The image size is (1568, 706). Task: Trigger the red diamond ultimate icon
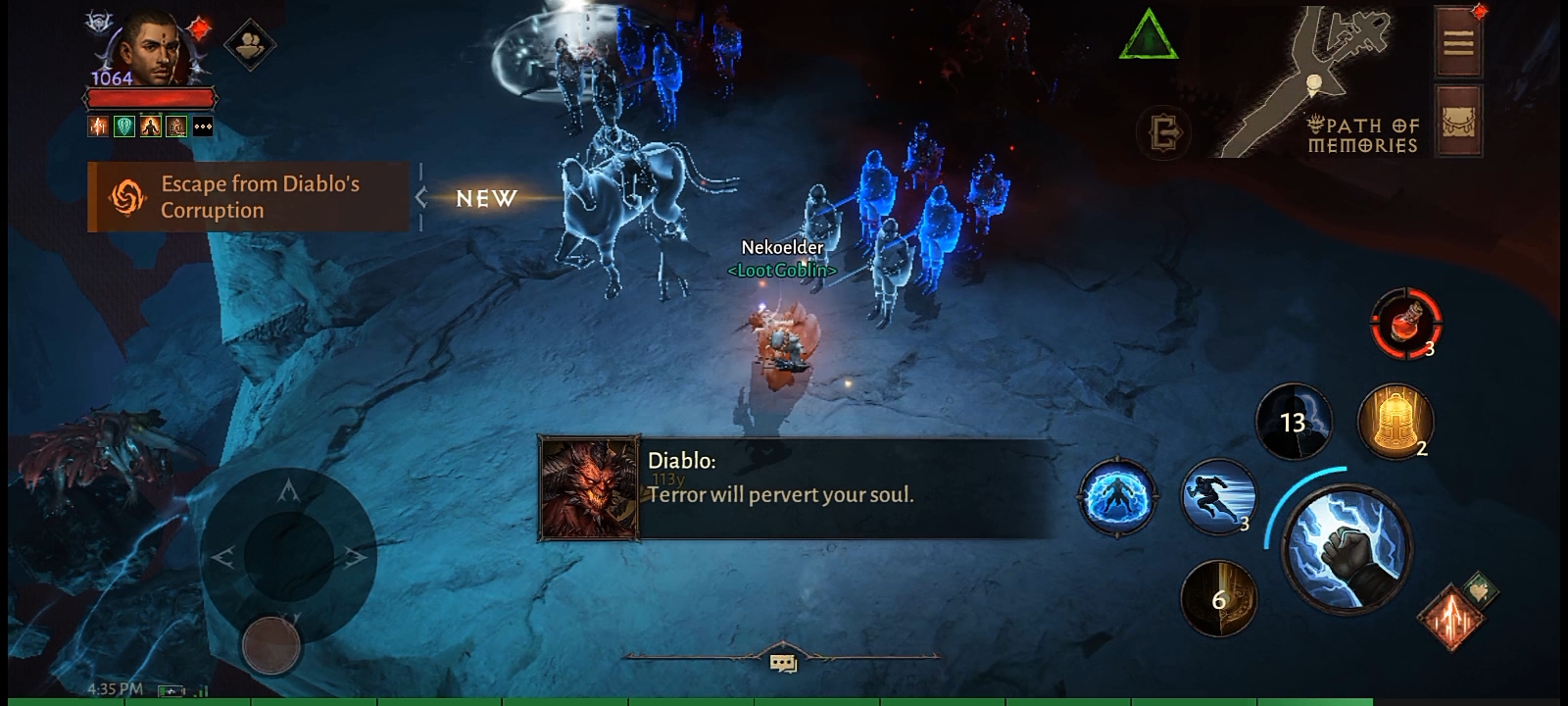tap(1449, 618)
